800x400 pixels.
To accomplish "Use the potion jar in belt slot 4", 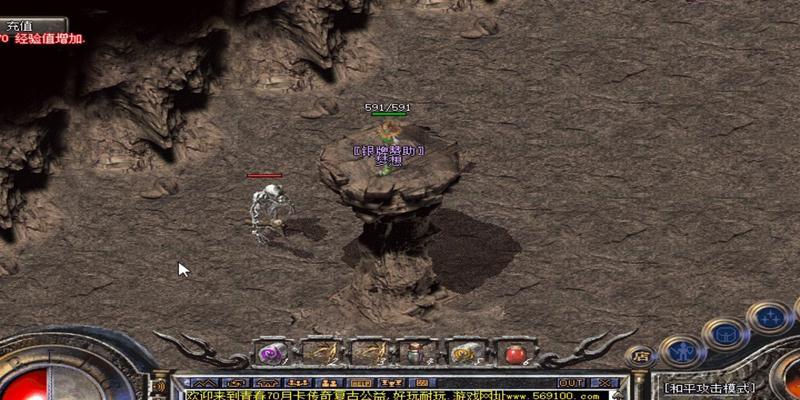I will click(x=417, y=353).
